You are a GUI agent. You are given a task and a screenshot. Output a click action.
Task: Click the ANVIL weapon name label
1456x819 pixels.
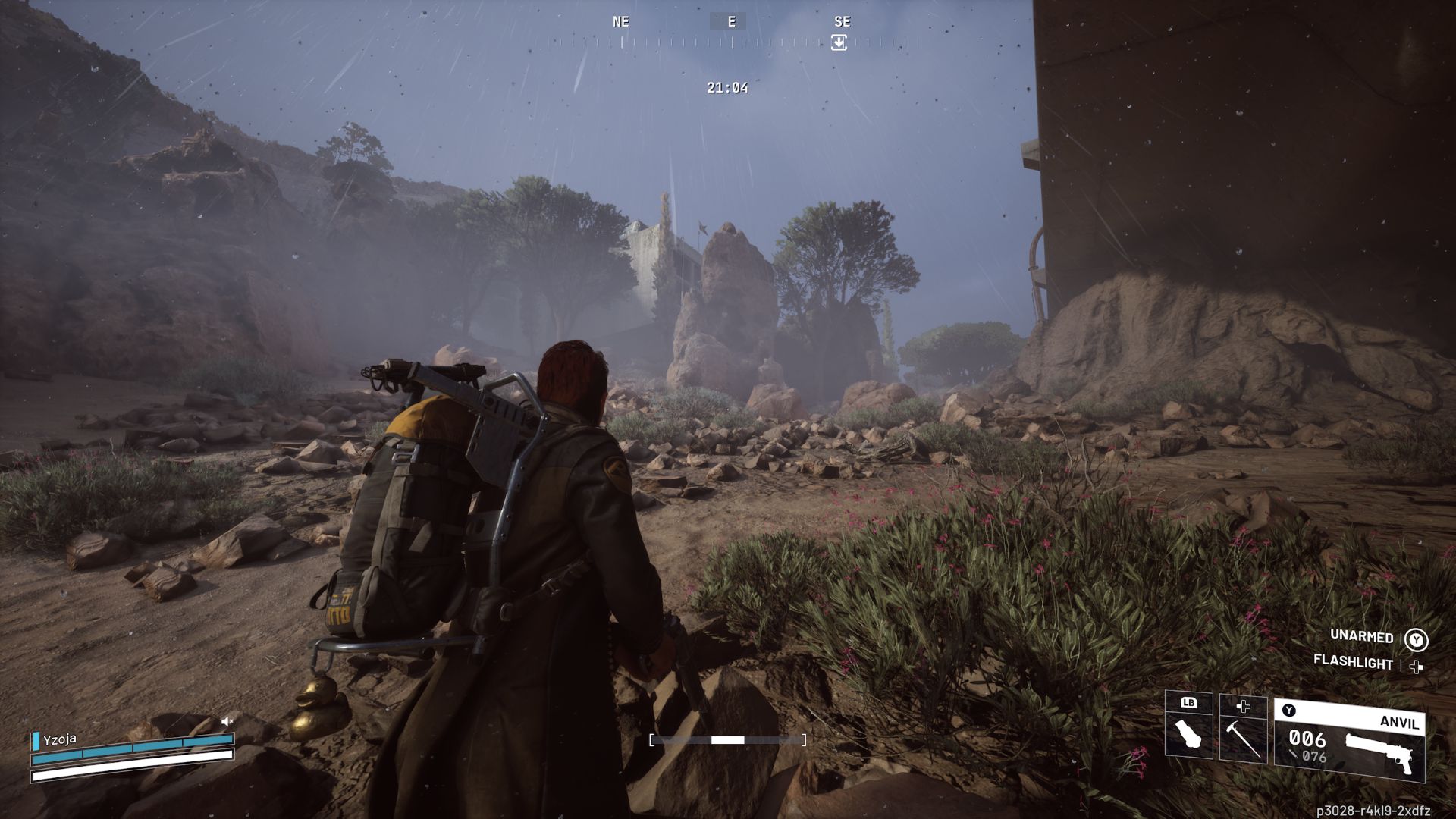point(1401,721)
